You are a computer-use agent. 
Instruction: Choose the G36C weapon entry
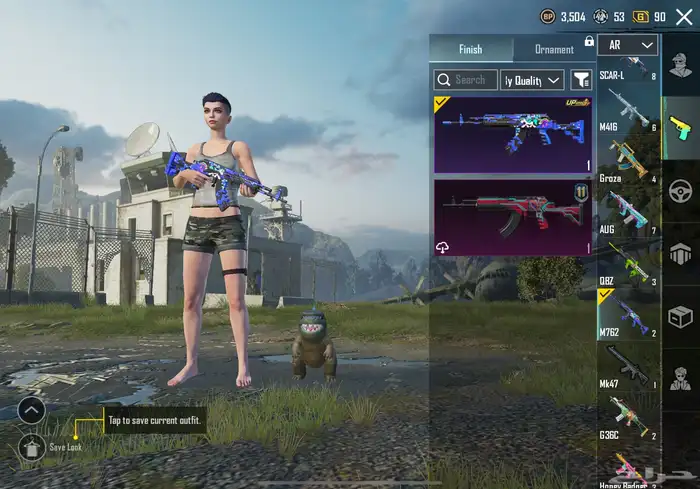(x=628, y=417)
